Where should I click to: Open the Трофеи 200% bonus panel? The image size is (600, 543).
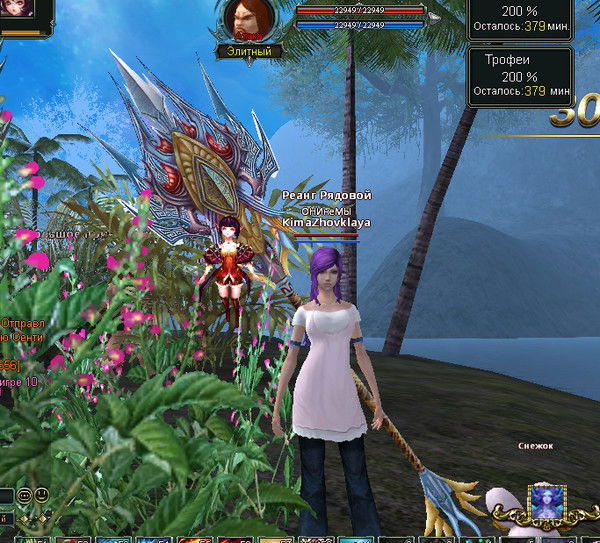520,76
